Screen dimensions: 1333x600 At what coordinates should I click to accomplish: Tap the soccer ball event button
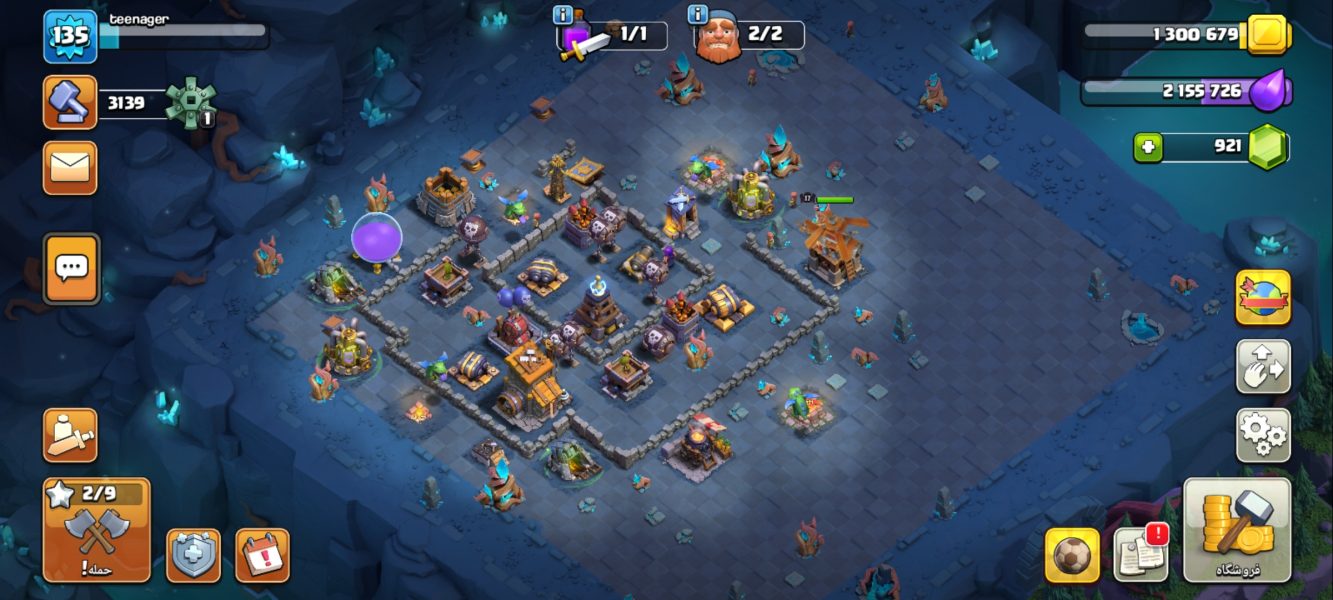click(x=1072, y=555)
